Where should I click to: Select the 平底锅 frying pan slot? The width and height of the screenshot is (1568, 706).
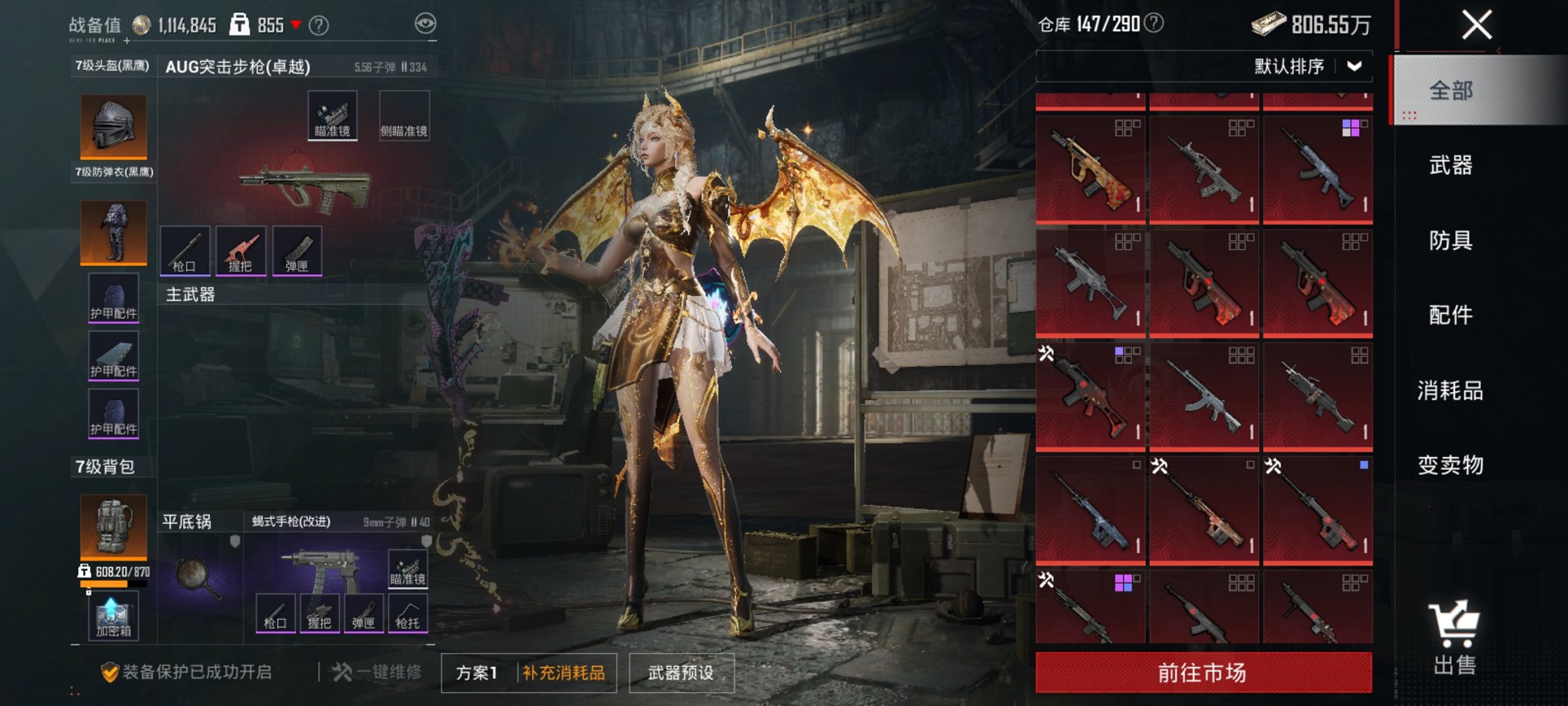coord(200,576)
